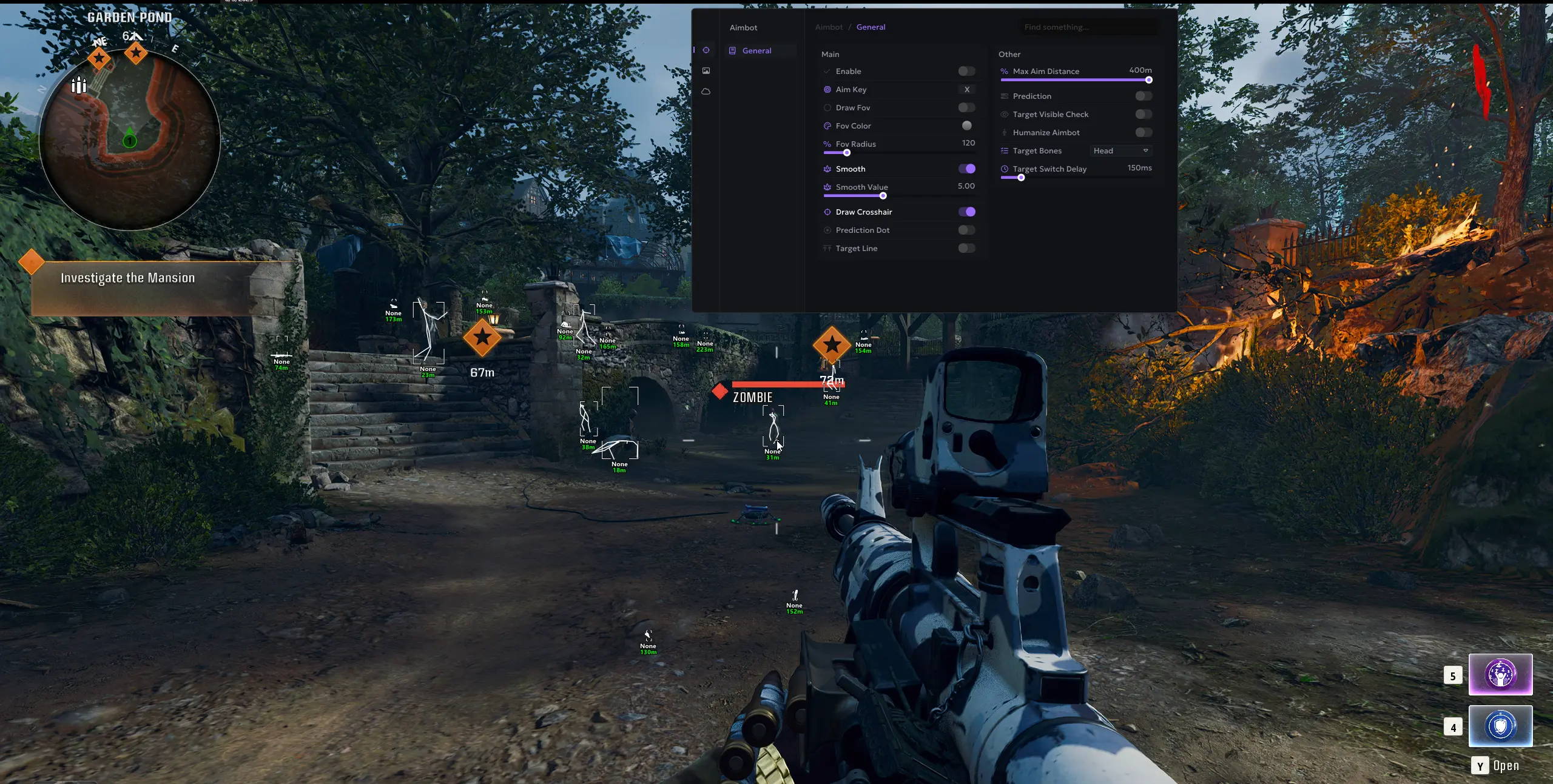Click the Aim Key X keybind button

tap(967, 89)
